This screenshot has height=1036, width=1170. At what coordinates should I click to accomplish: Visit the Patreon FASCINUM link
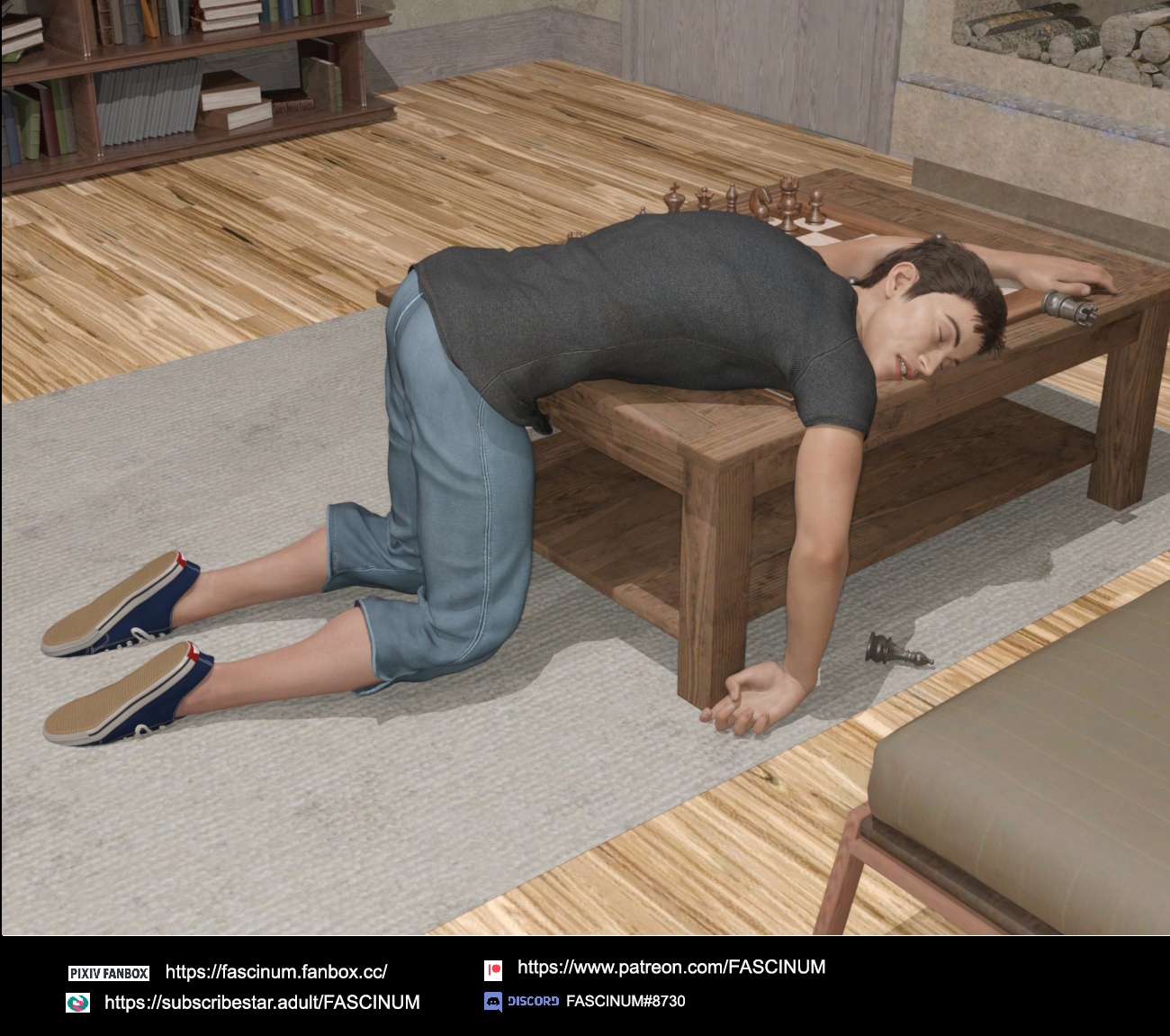(x=670, y=968)
